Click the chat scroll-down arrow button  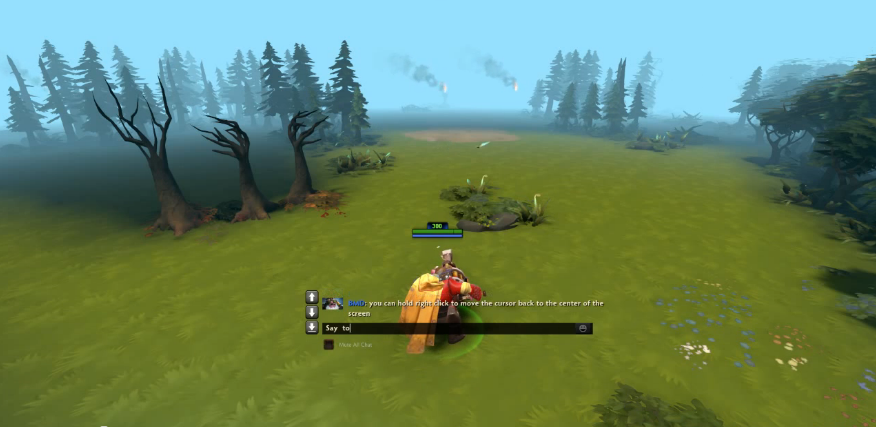tap(312, 312)
